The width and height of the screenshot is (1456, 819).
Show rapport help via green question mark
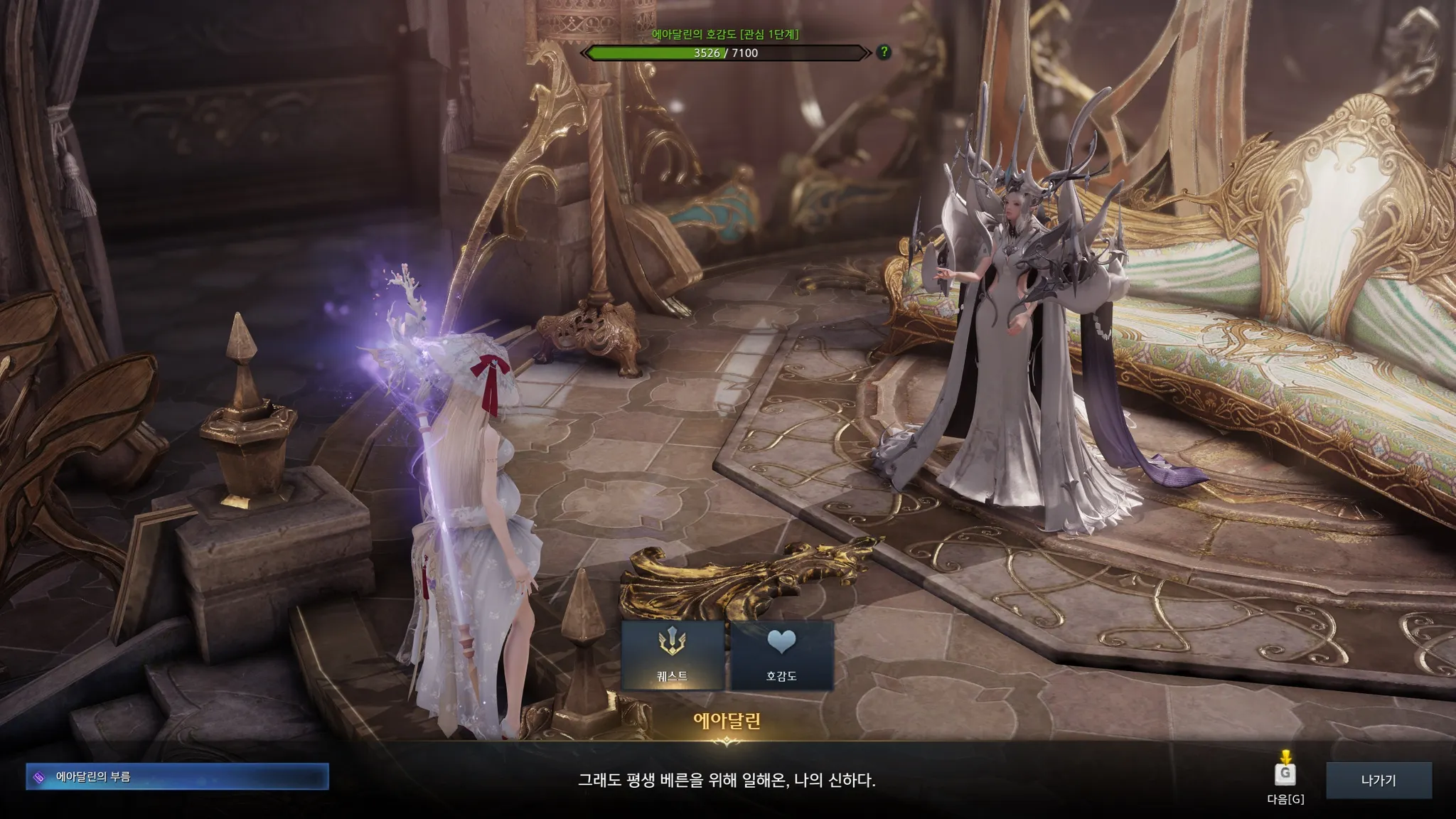tap(884, 52)
